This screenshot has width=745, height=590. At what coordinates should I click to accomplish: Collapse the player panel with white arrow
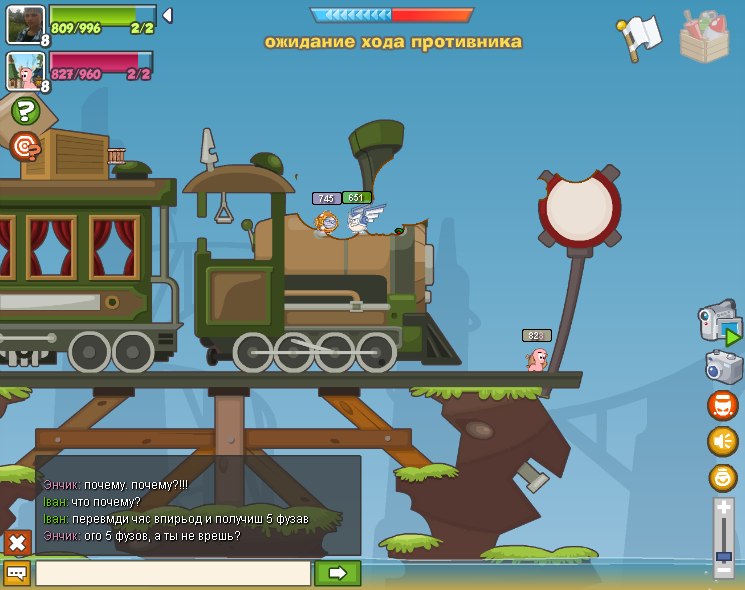[x=167, y=15]
